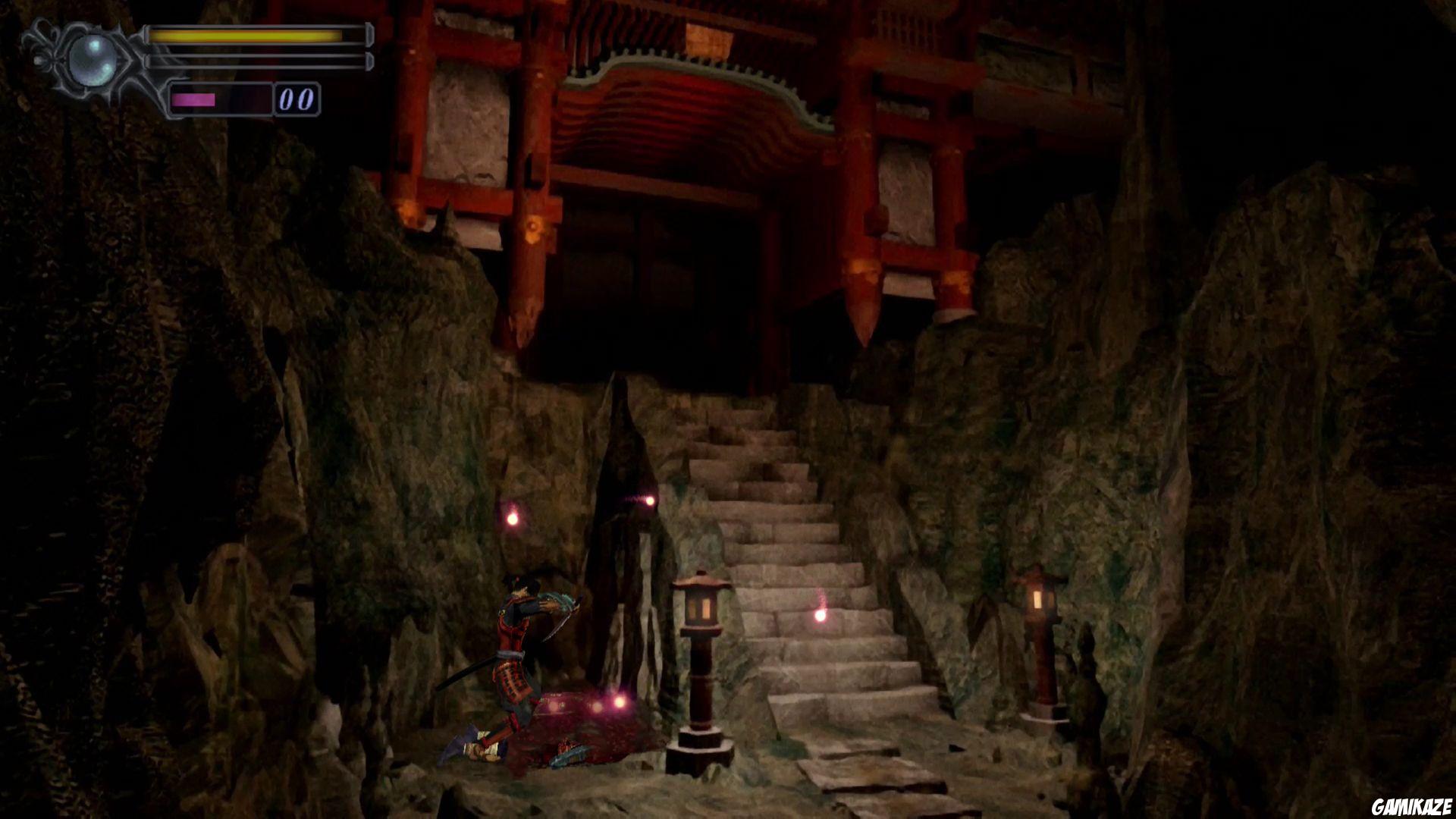This screenshot has height=819, width=1456.
Task: Select the soul counter showing 00
Action: tap(297, 97)
